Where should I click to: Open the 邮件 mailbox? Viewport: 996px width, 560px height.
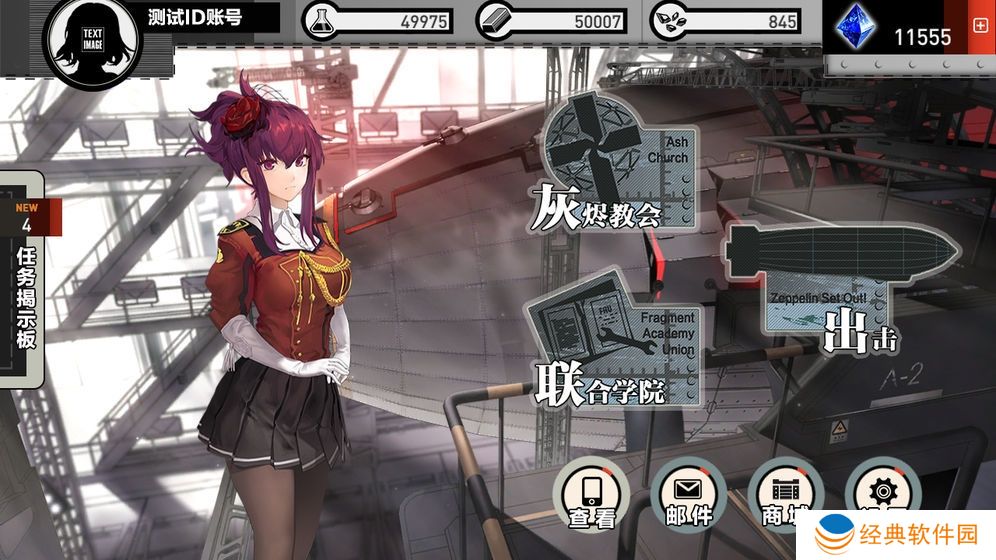click(x=689, y=495)
